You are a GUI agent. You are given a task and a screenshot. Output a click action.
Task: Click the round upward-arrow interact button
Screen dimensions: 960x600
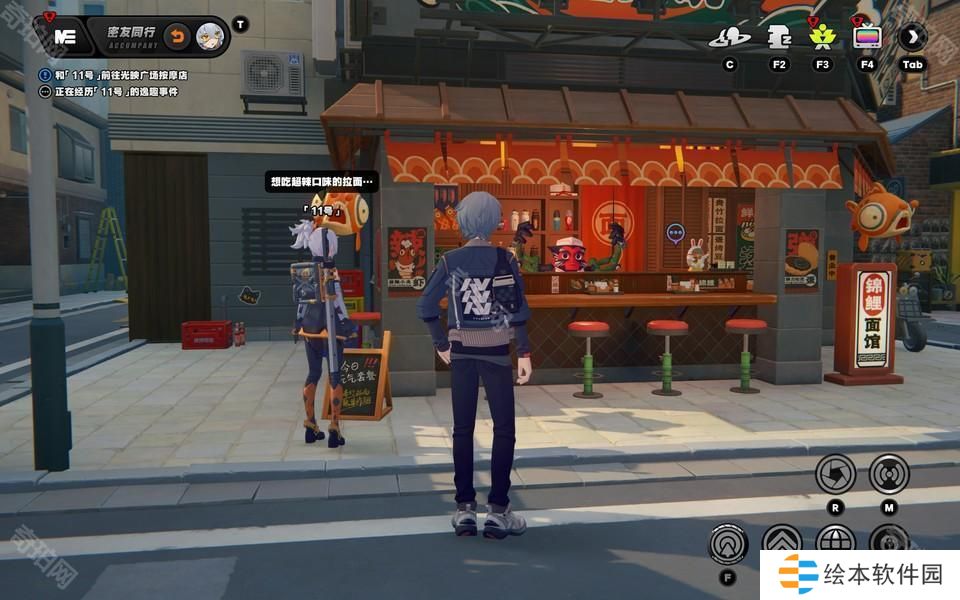click(x=728, y=544)
